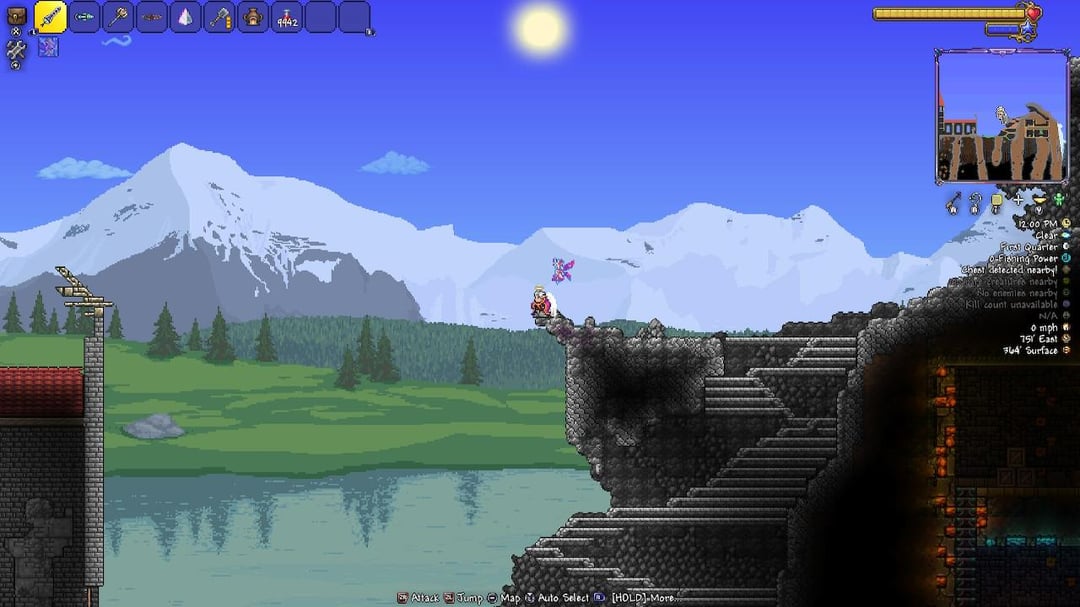Select the potion stack showing 9442
Image resolution: width=1080 pixels, height=607 pixels.
[x=287, y=17]
